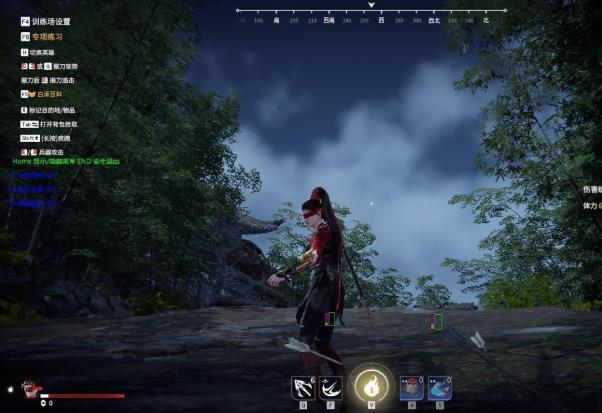Trigger the glowing flame ultimate ability
602x413 pixels.
click(372, 385)
